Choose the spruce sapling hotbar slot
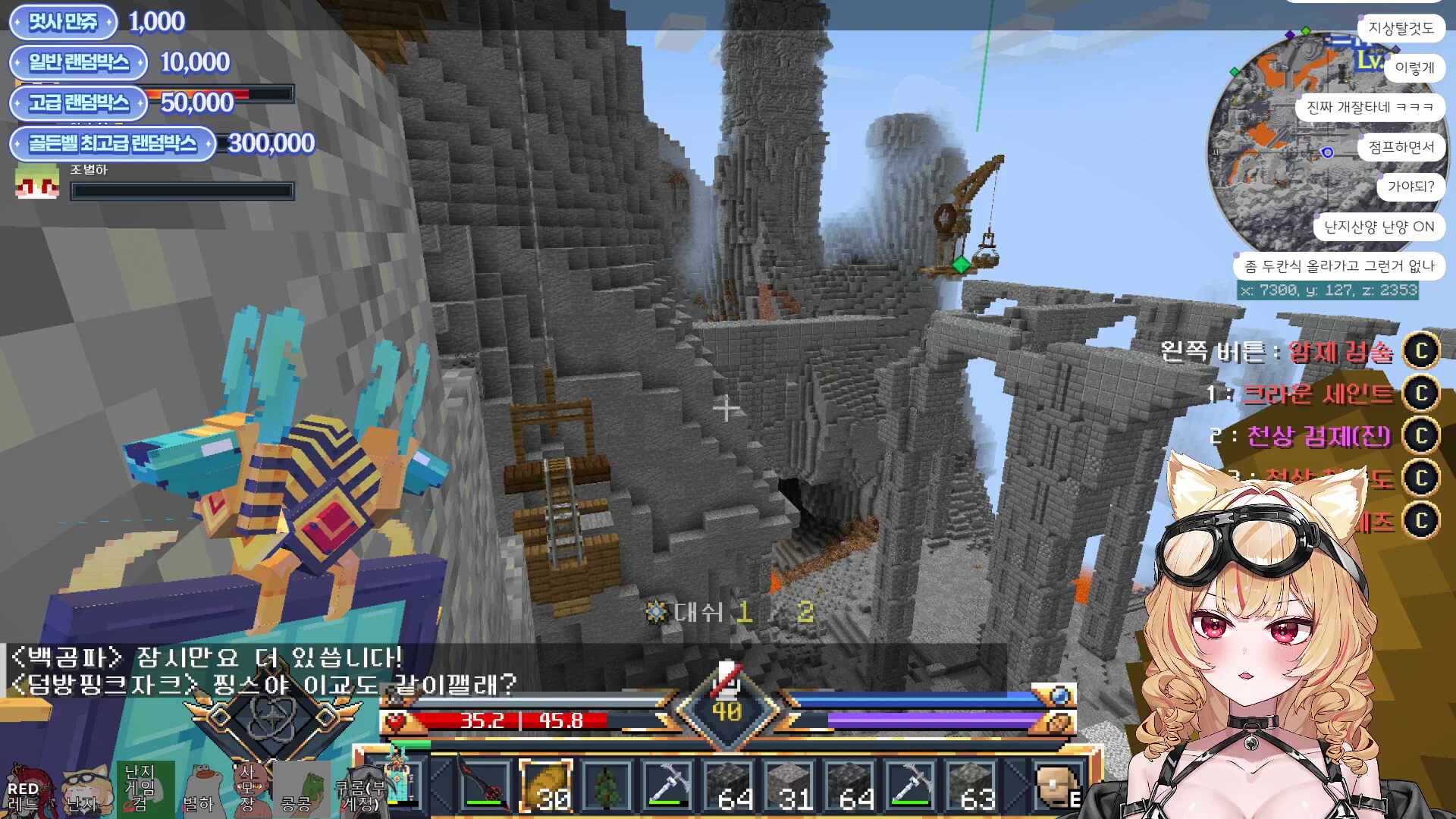 coord(606,786)
